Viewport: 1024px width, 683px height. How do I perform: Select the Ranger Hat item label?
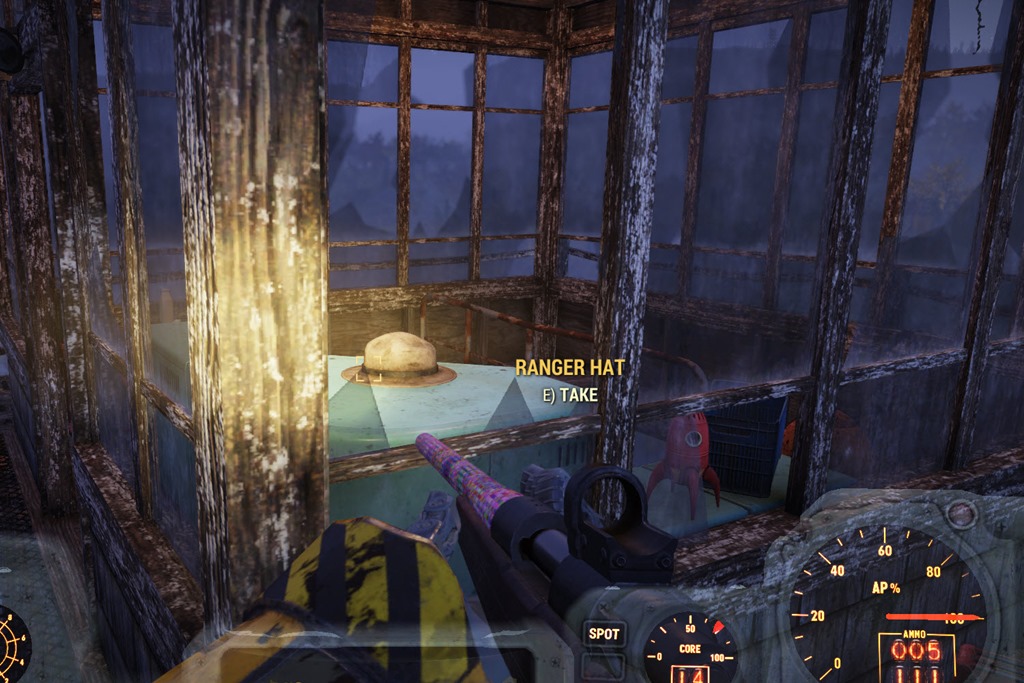pos(570,368)
